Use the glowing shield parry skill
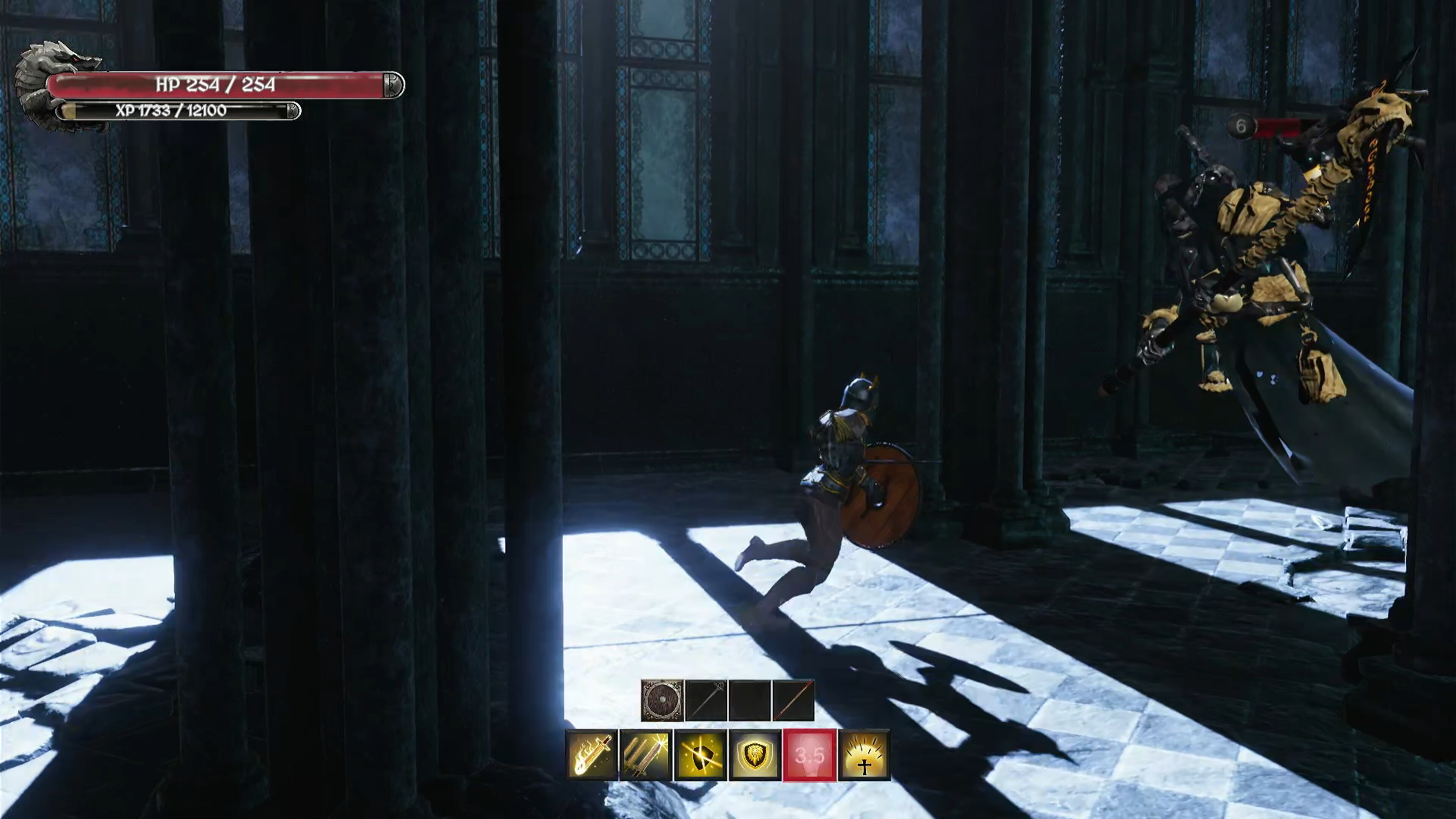 click(x=701, y=755)
